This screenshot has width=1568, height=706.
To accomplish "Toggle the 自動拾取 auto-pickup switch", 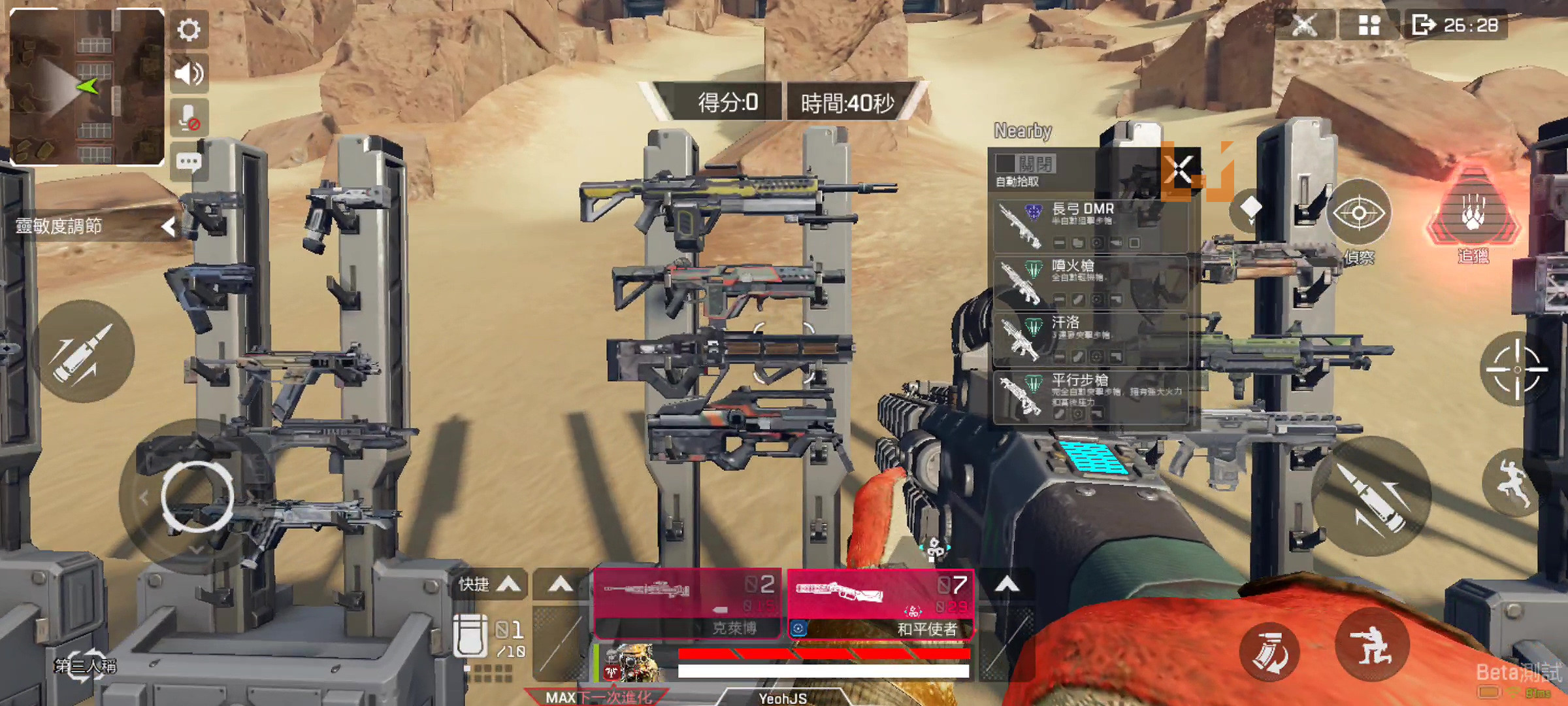I will click(x=1024, y=163).
